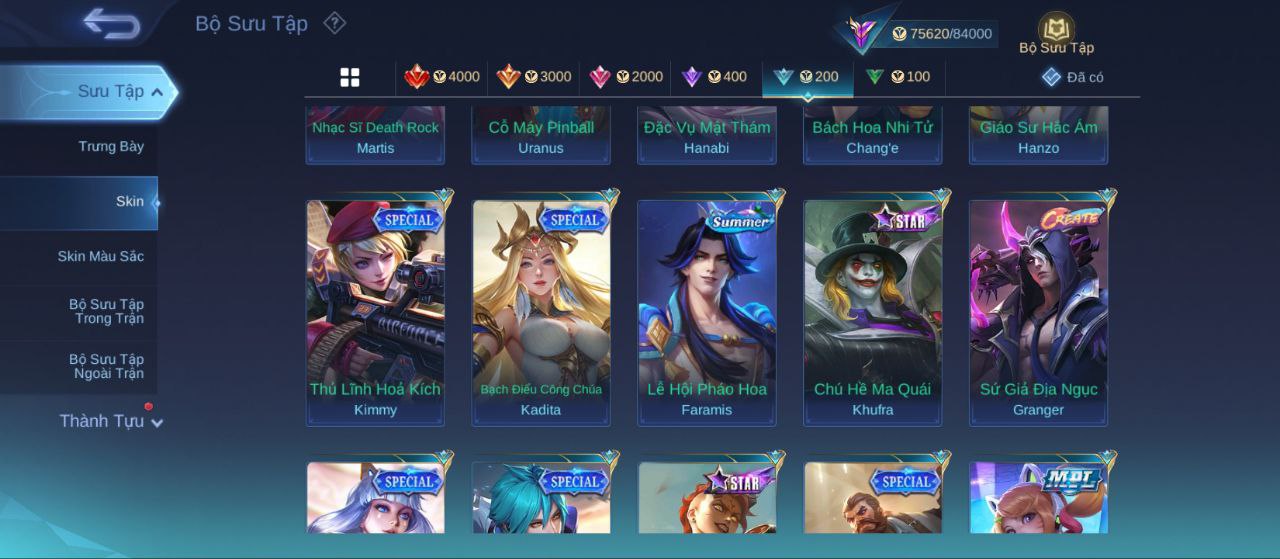
Task: Choose Bộ Sưu Tập Trong Trận
Action: click(106, 312)
